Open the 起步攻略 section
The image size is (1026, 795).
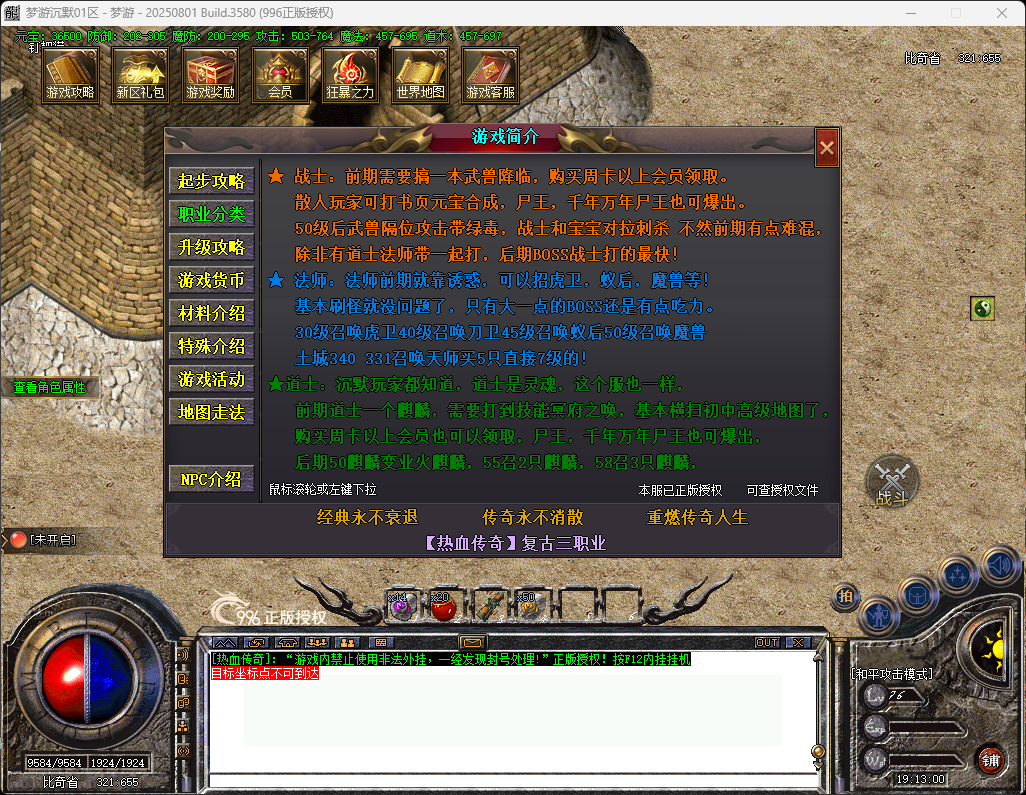[x=211, y=181]
